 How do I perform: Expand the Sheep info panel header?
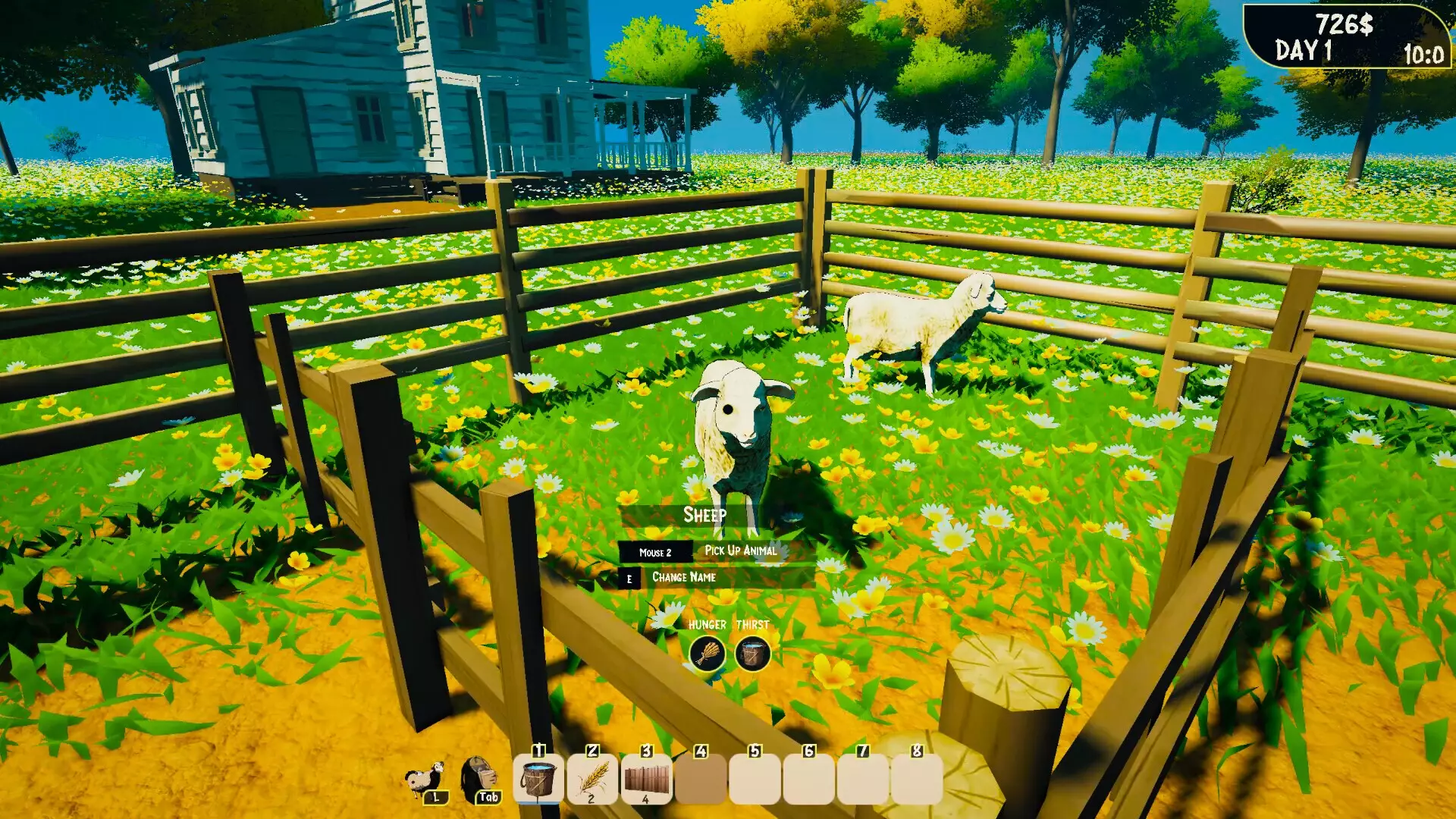708,513
